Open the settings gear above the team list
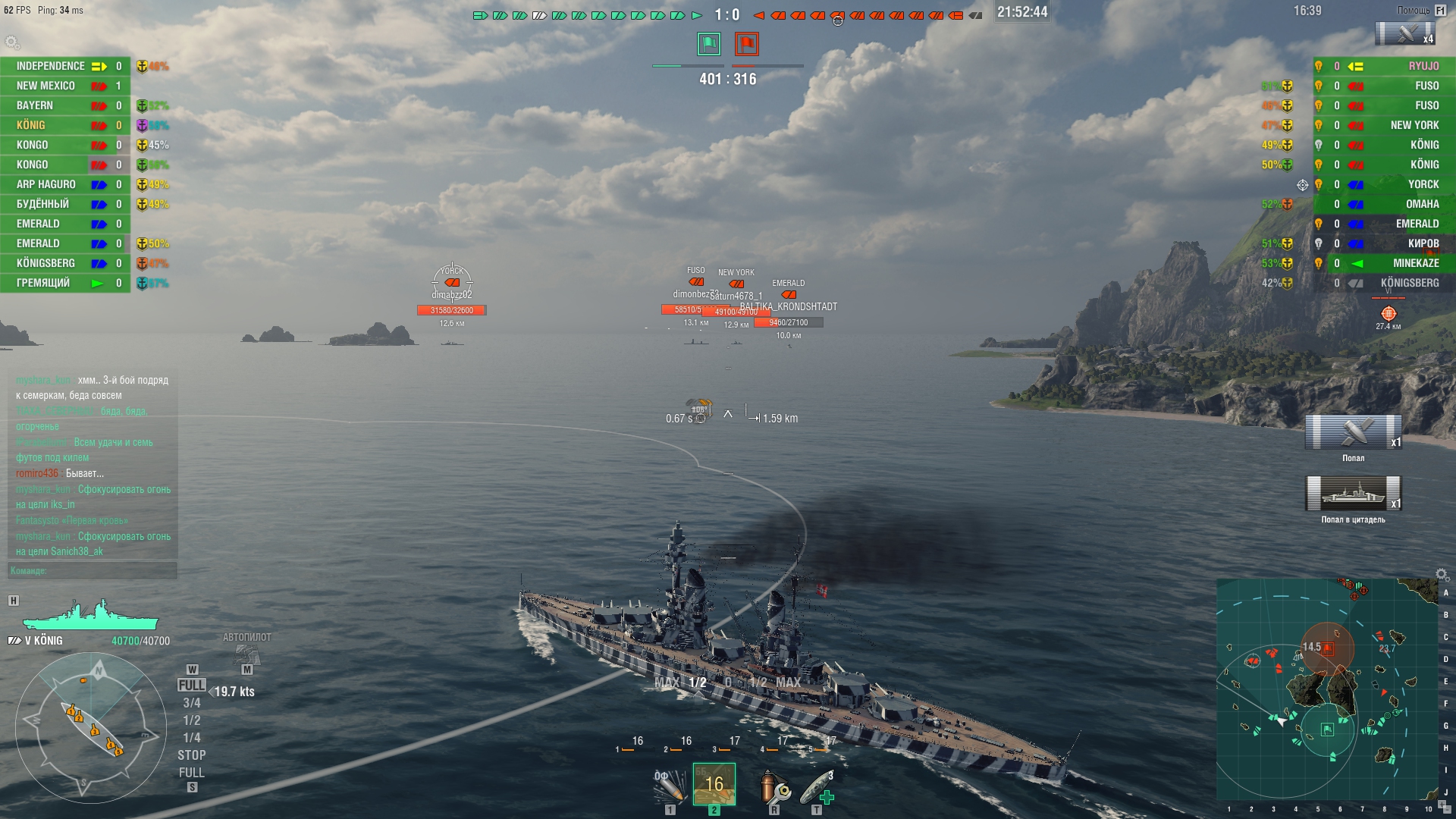Viewport: 1456px width, 819px height. tap(11, 42)
